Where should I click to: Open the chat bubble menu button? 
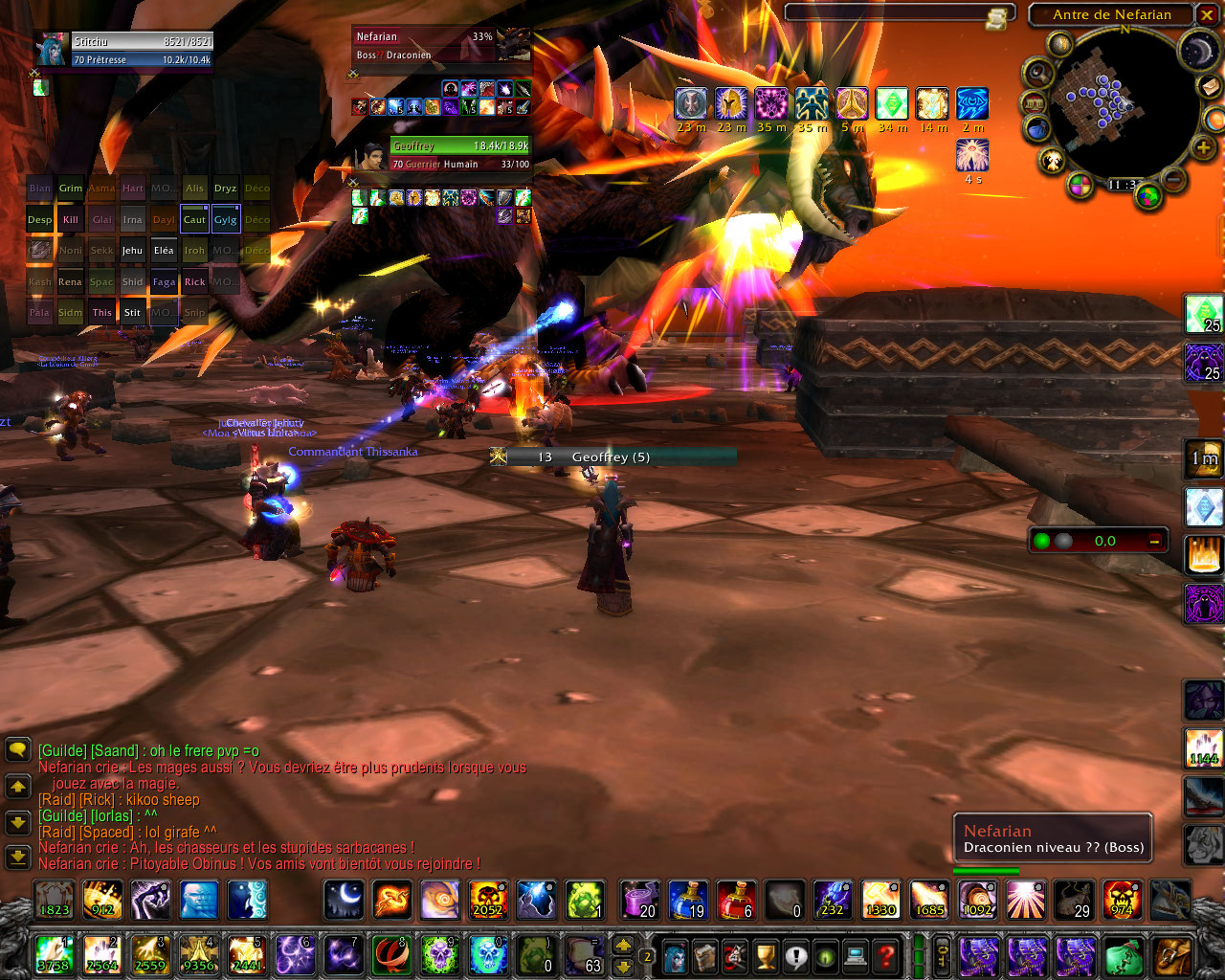pos(17,748)
